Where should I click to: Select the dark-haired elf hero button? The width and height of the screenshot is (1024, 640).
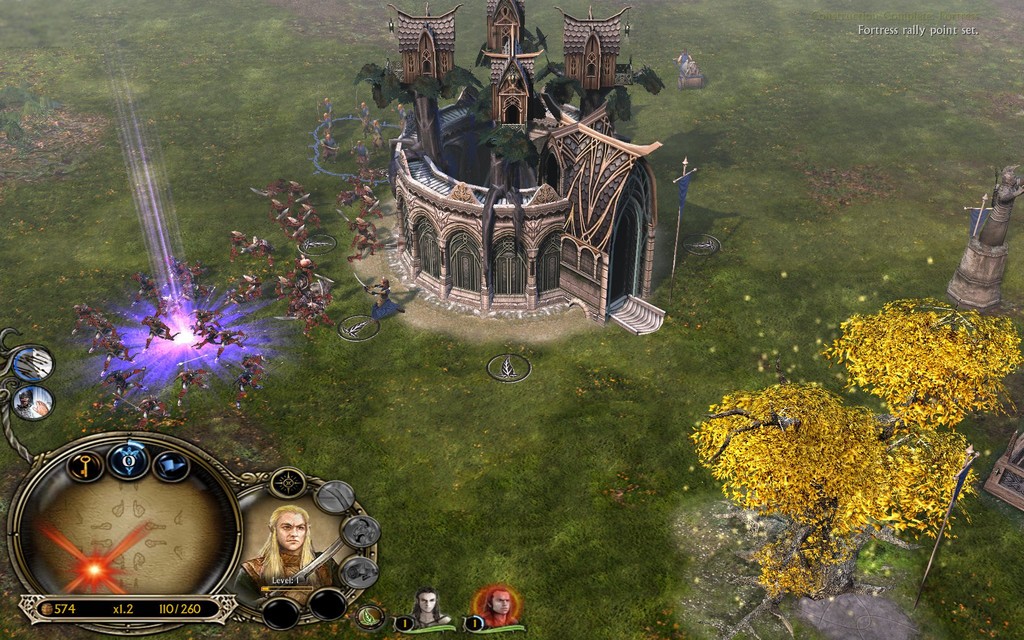coord(429,606)
